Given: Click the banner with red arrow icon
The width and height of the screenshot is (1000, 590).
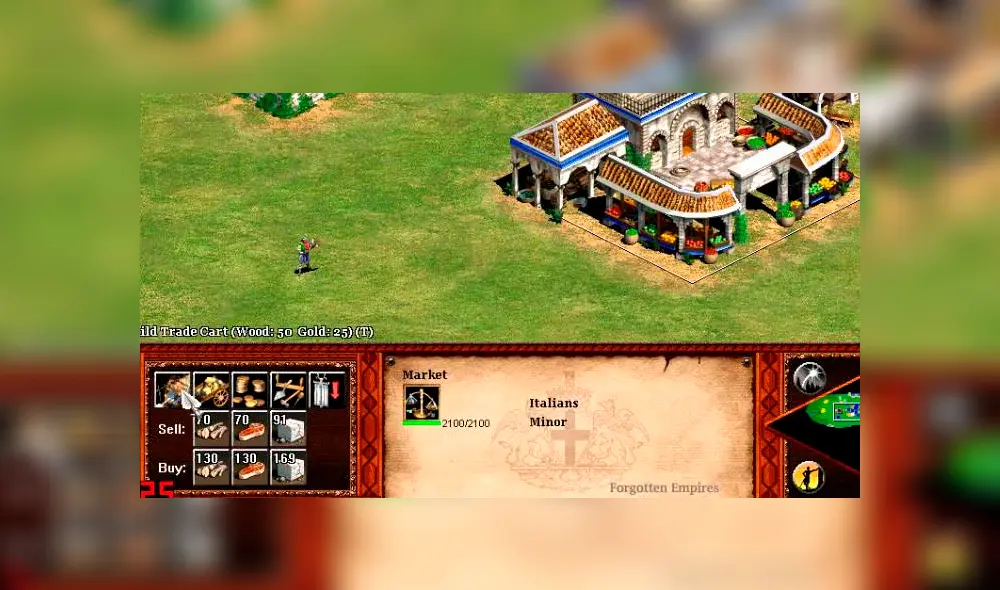Looking at the screenshot, I should coord(327,390).
